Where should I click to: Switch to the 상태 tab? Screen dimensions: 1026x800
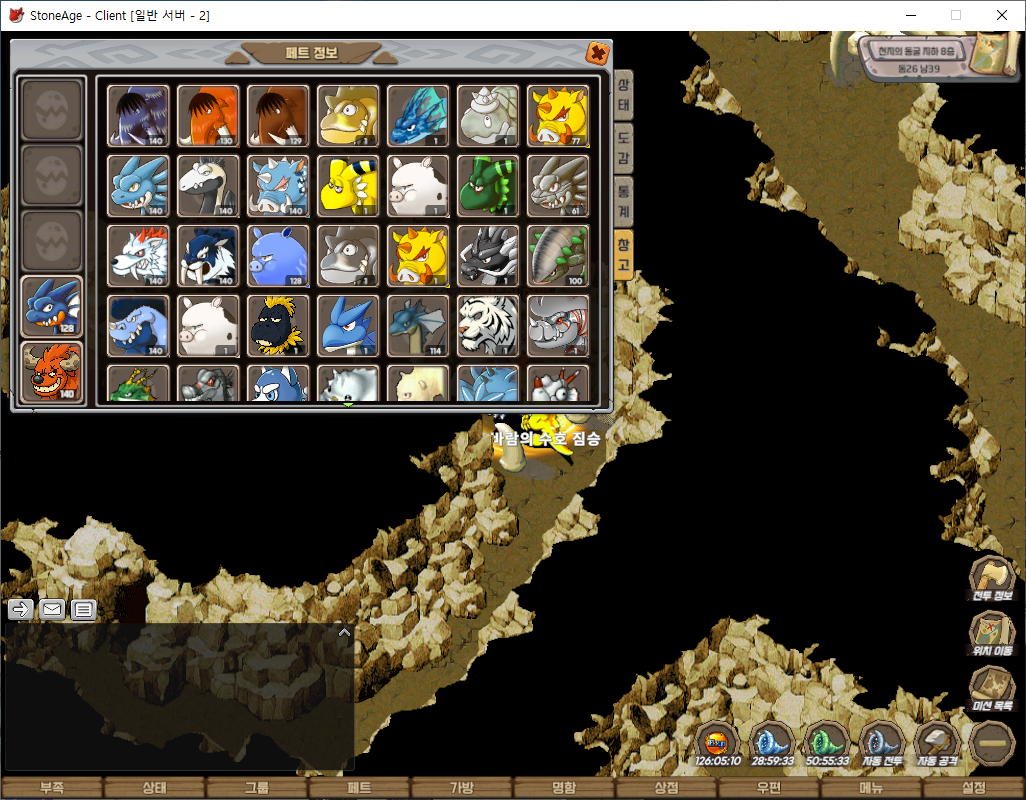(623, 94)
